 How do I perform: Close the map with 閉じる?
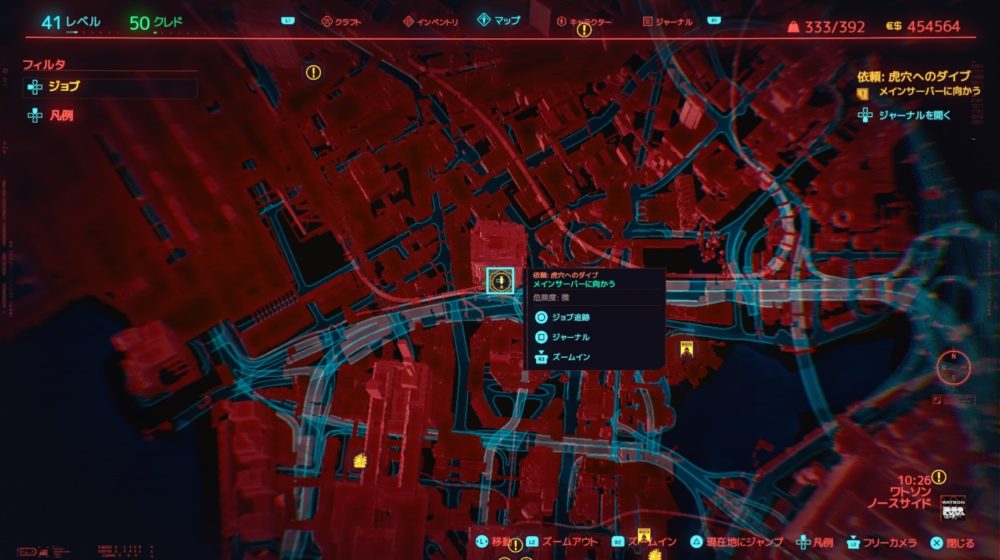pos(953,542)
